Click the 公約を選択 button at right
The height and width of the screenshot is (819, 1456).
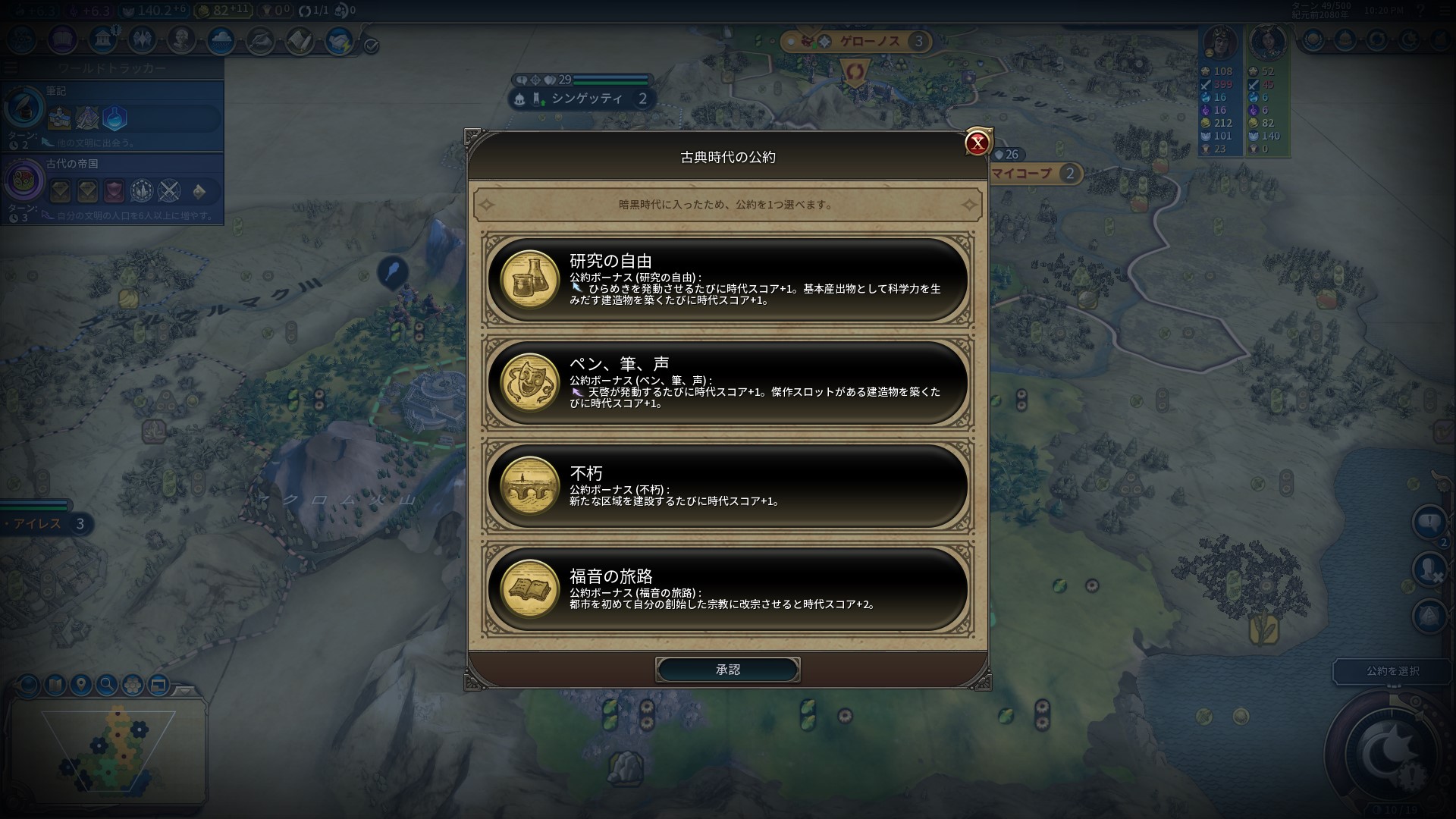[1392, 672]
